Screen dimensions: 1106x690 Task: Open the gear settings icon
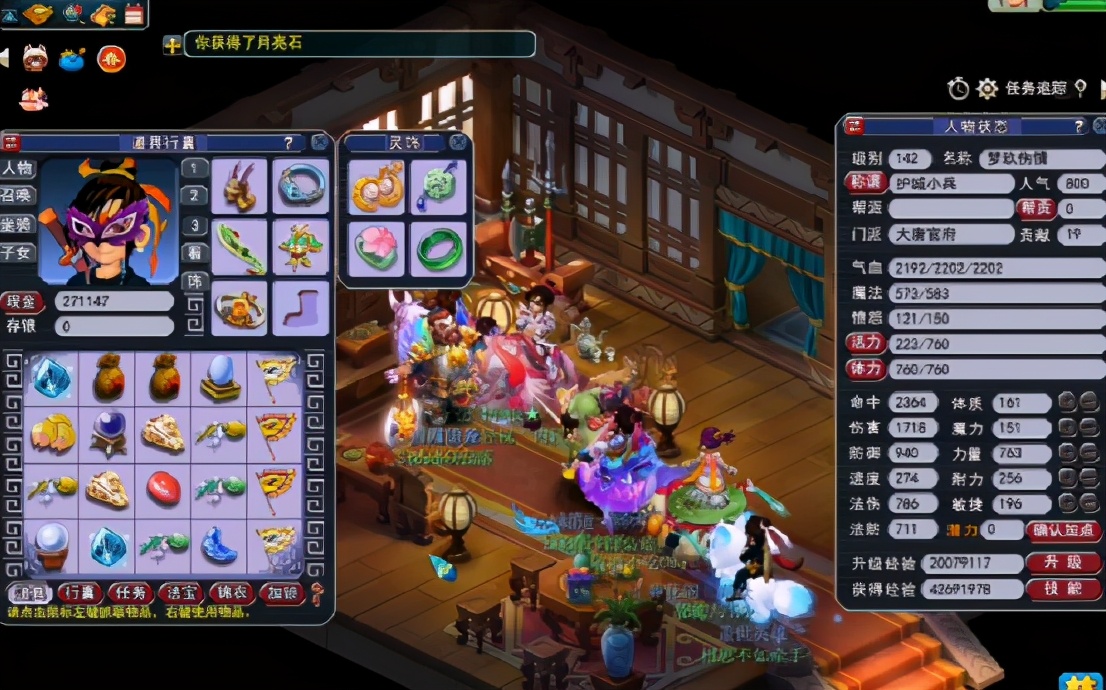987,89
